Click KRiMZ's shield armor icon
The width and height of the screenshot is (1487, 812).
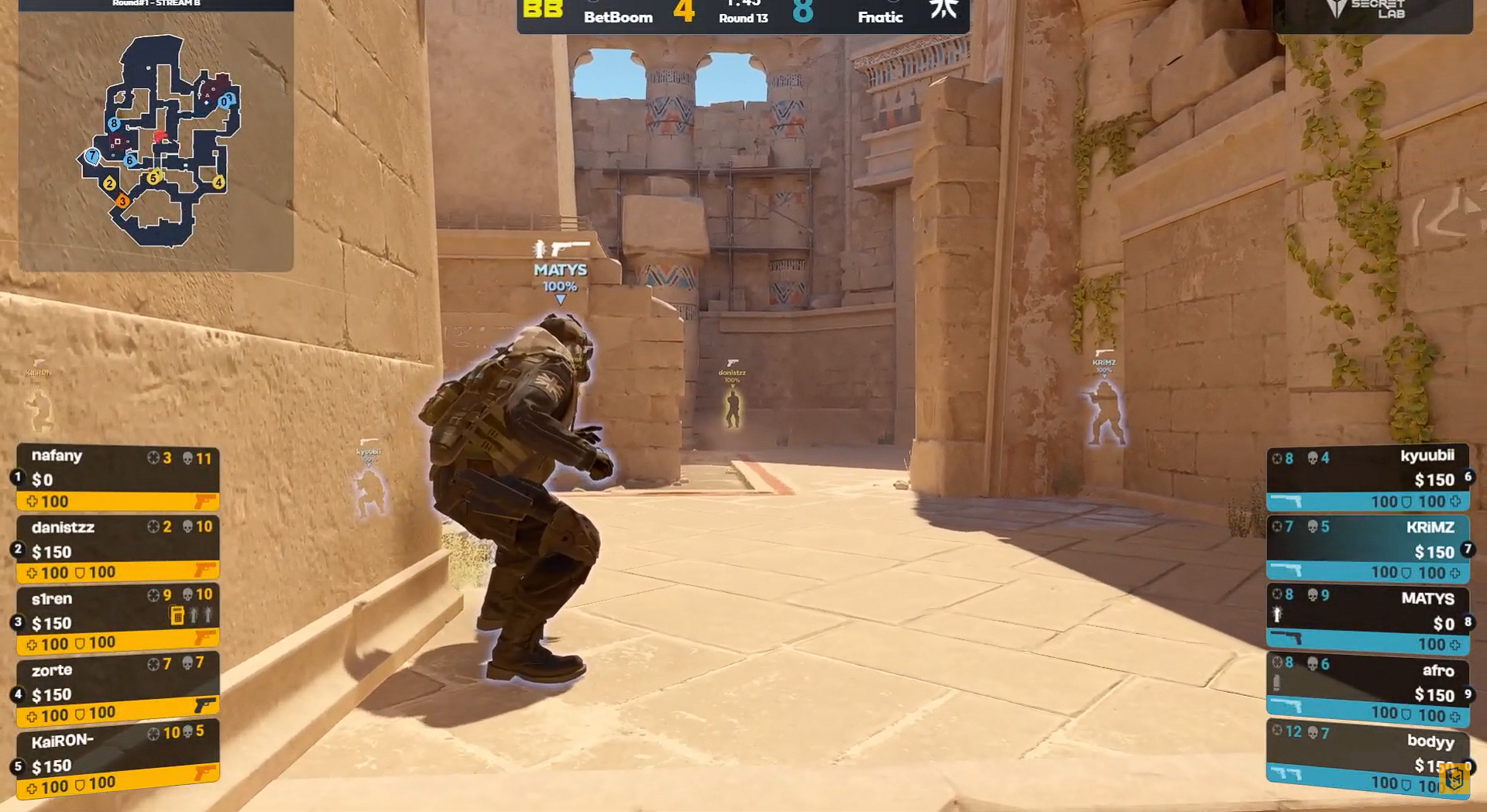coord(1407,573)
